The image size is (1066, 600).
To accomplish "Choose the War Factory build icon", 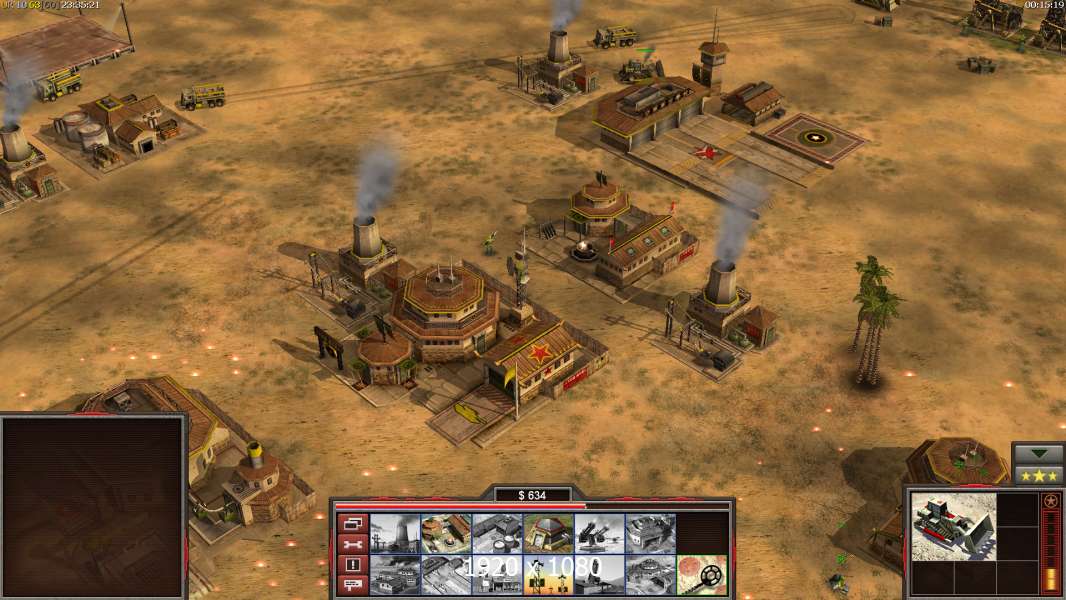I will click(650, 533).
